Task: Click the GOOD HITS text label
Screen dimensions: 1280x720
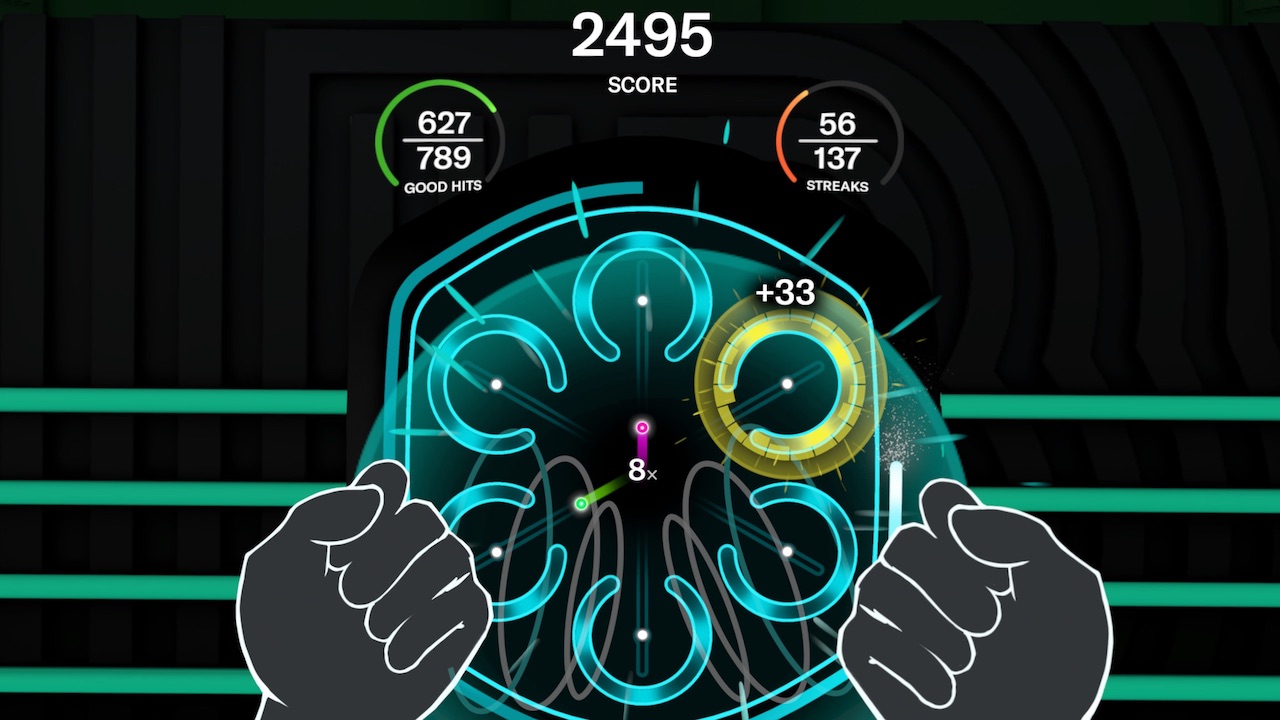Action: 443,185
